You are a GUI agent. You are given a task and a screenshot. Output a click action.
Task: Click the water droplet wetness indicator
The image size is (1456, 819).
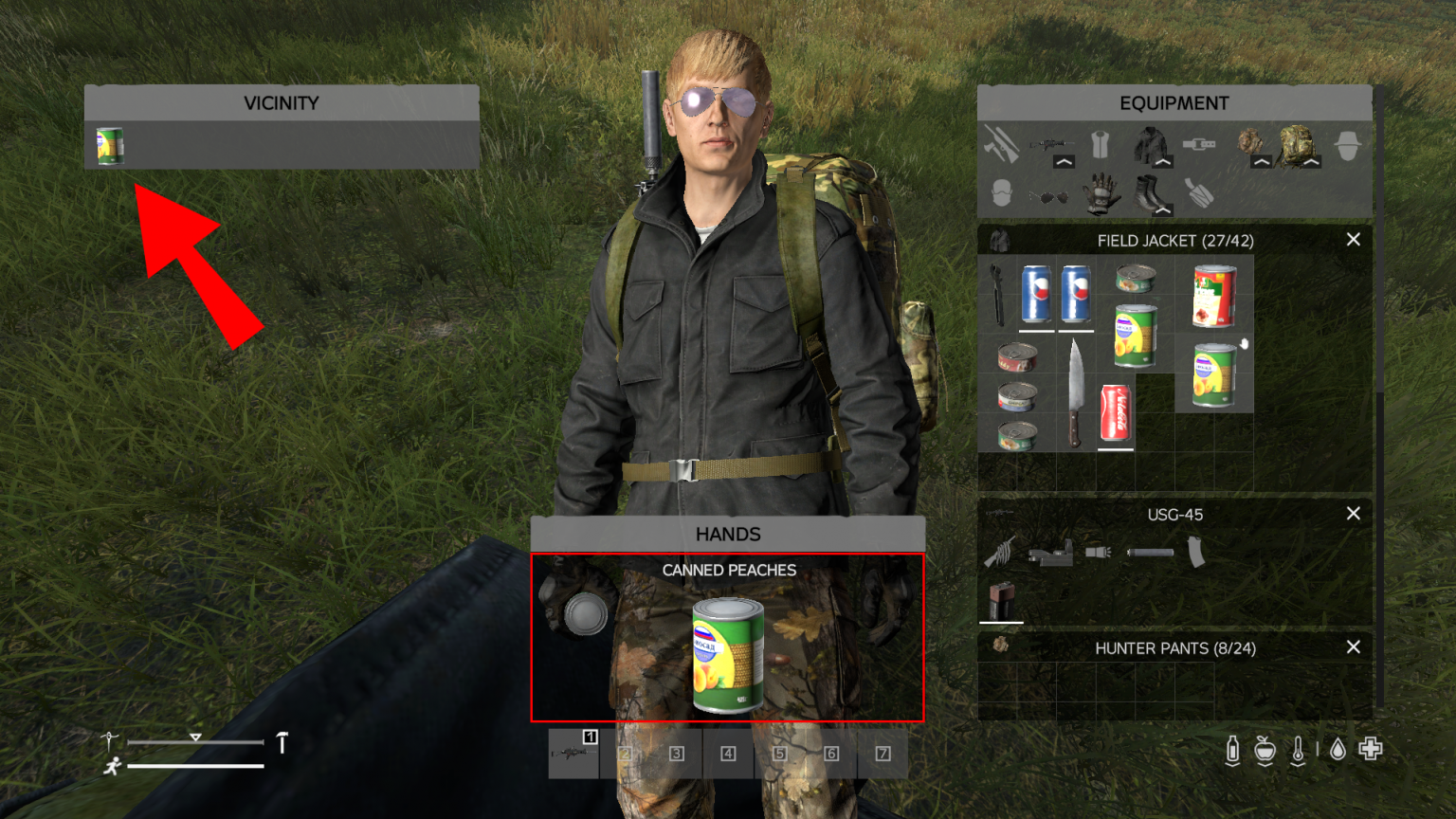(1338, 747)
